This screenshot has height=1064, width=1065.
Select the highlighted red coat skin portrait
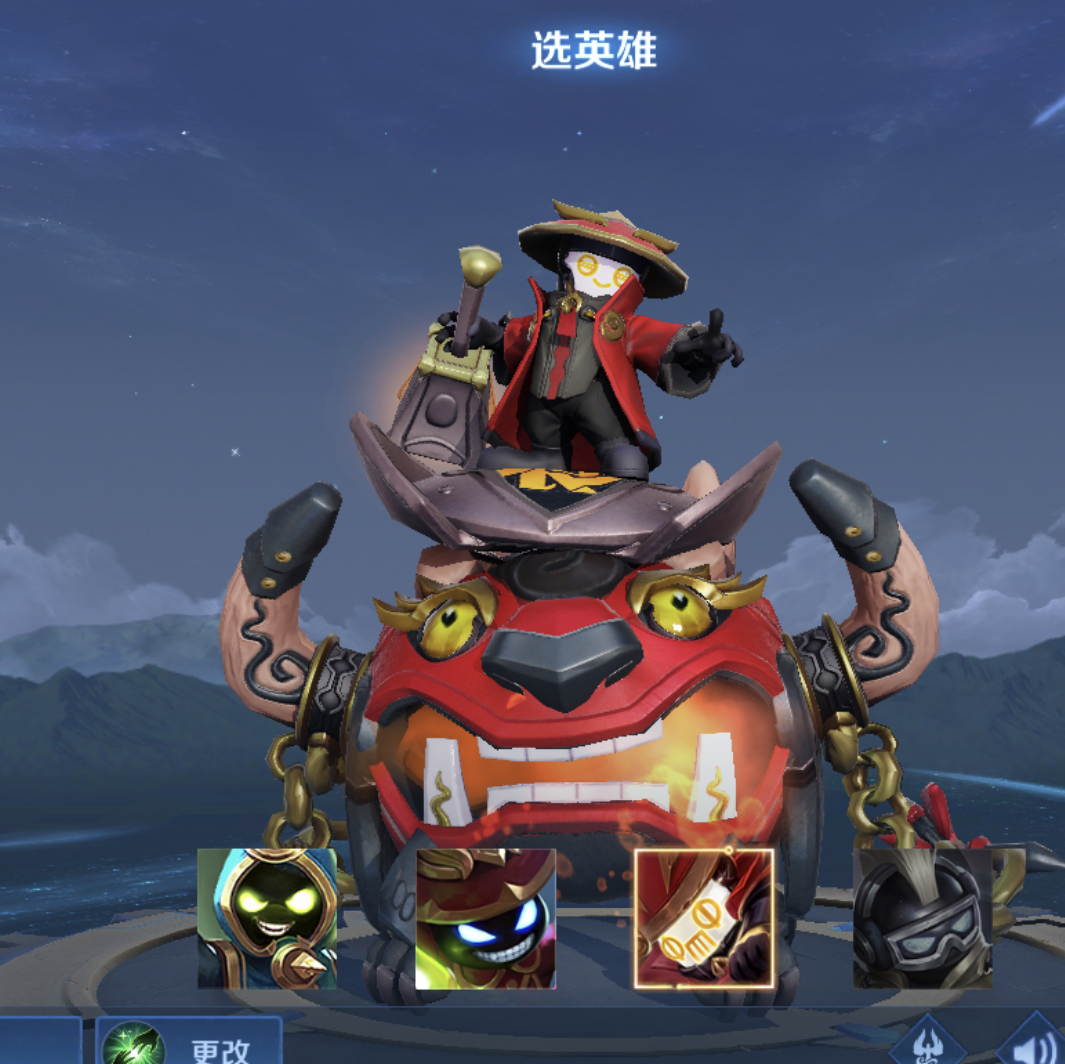coord(704,918)
